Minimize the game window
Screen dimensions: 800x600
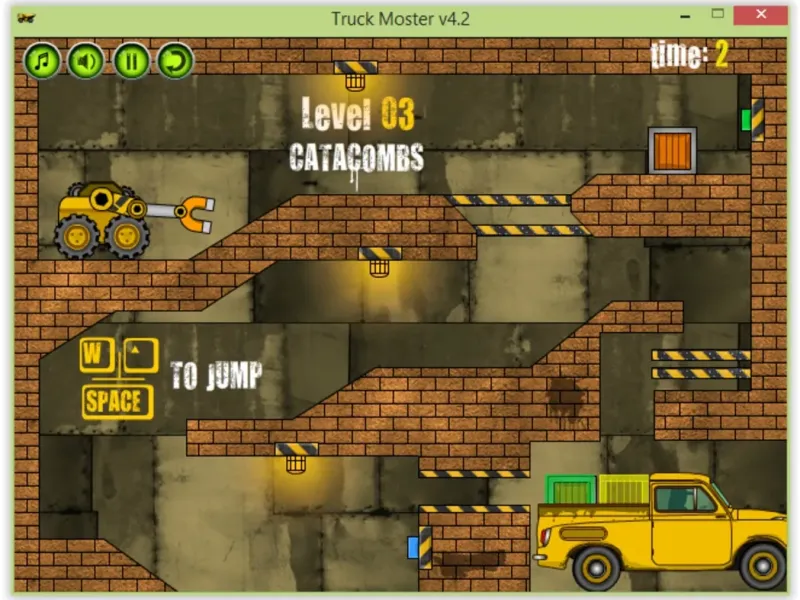687,16
